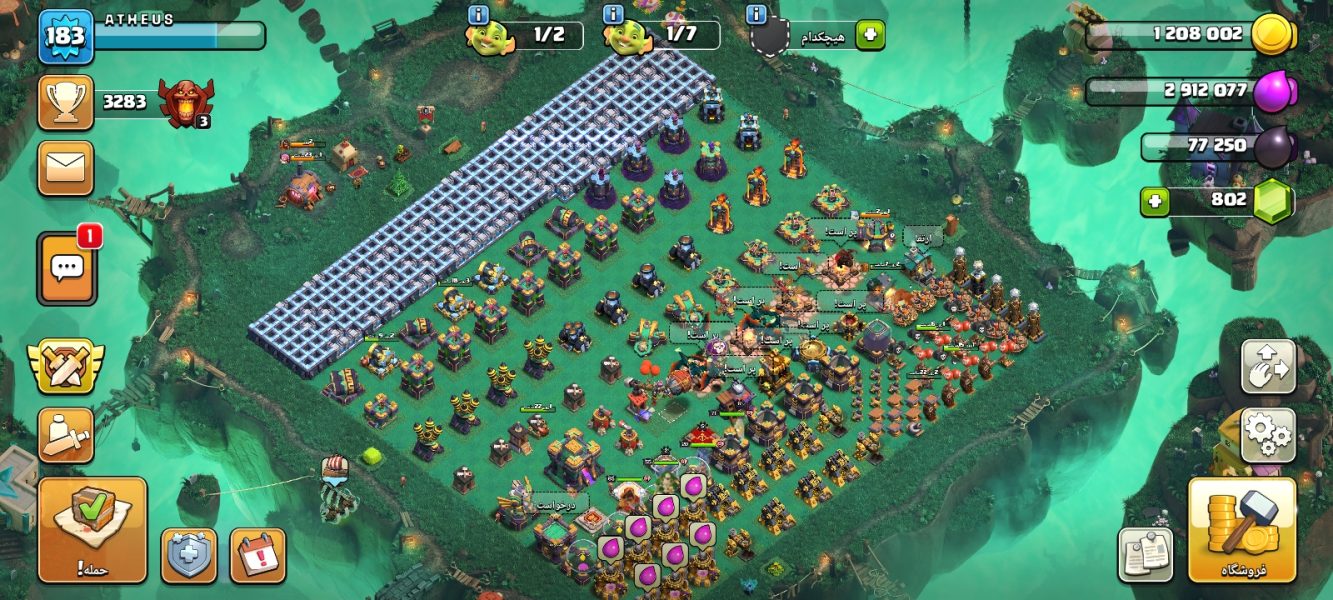Open the clan war crossed-swords button
The width and height of the screenshot is (1333, 600).
click(x=66, y=365)
